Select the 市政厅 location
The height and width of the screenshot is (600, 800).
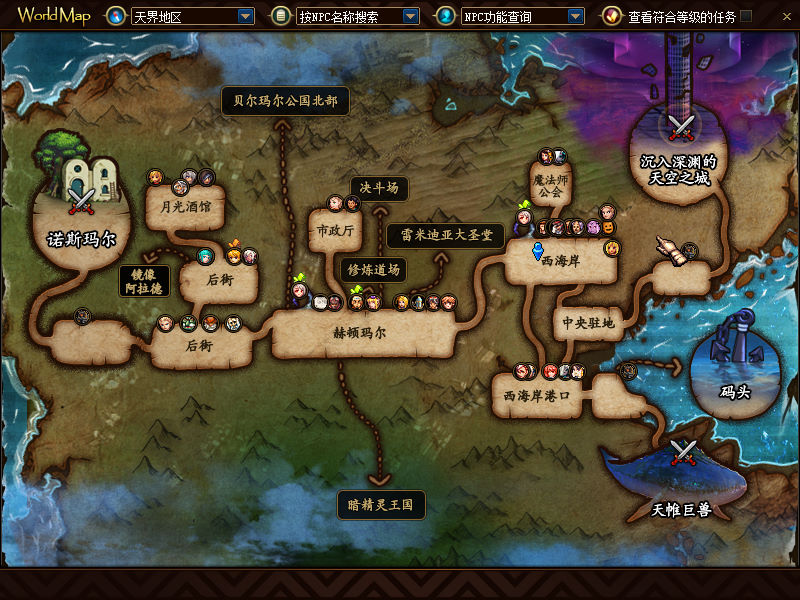point(335,231)
